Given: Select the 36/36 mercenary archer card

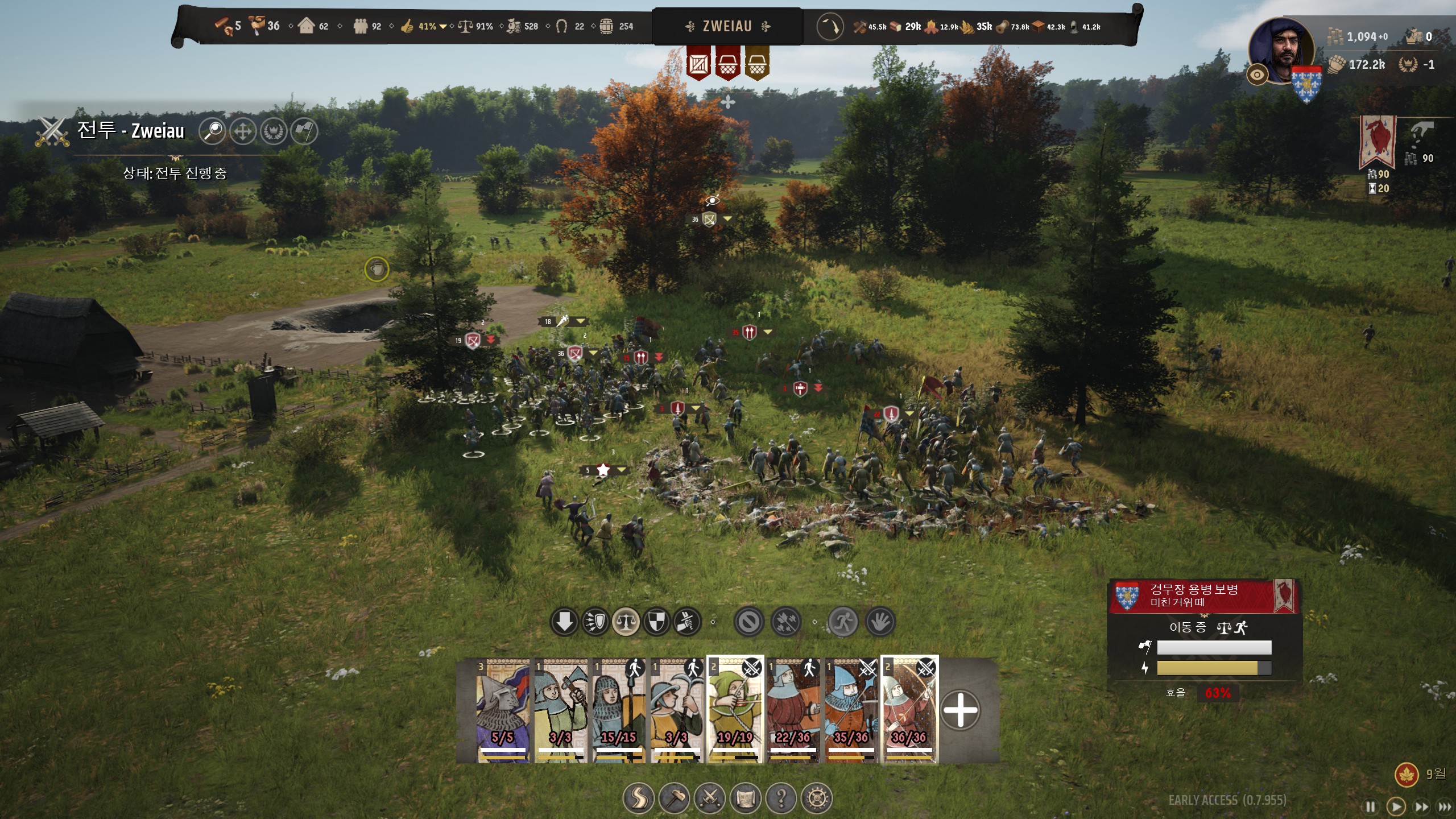Looking at the screenshot, I should point(909,710).
